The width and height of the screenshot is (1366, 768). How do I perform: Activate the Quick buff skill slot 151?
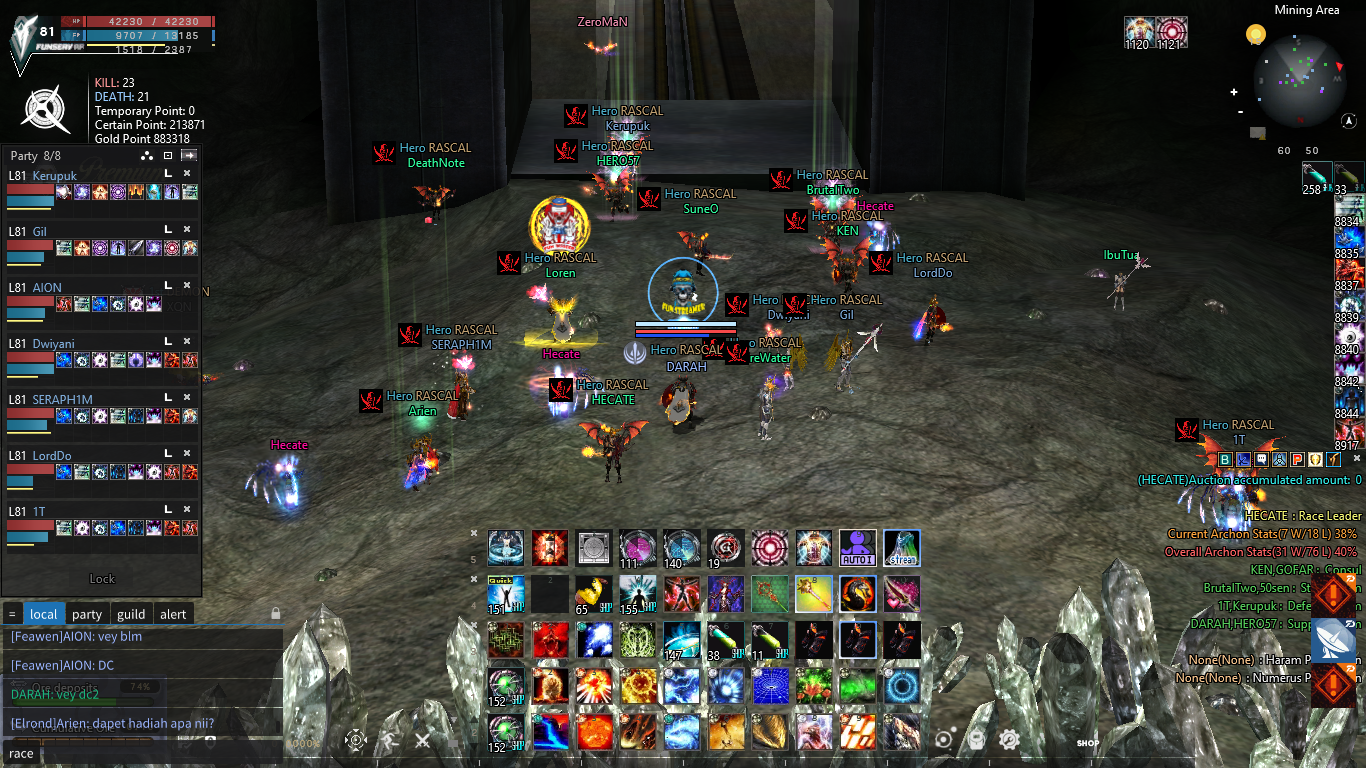pos(505,592)
